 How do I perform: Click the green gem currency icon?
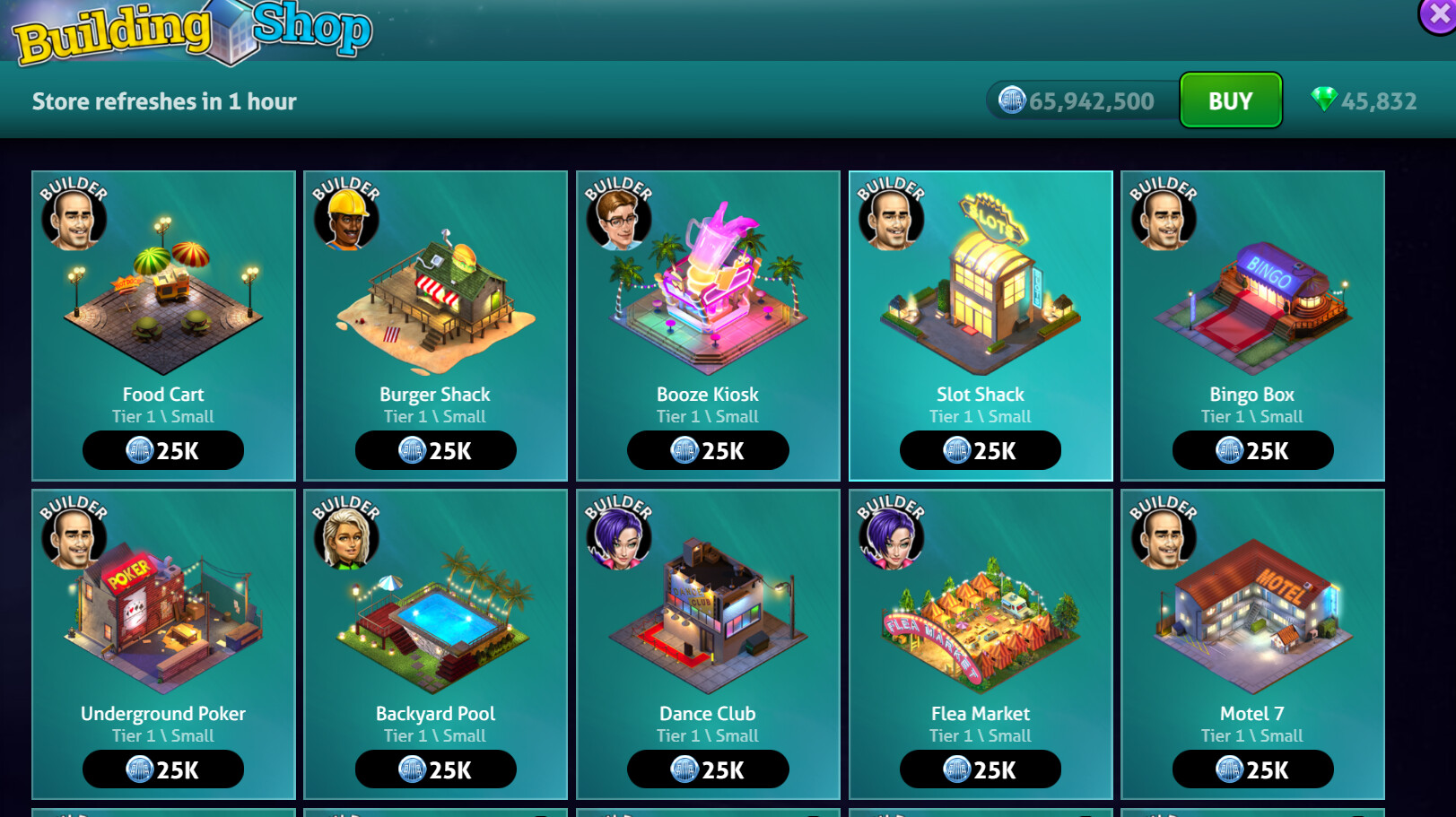pos(1323,100)
